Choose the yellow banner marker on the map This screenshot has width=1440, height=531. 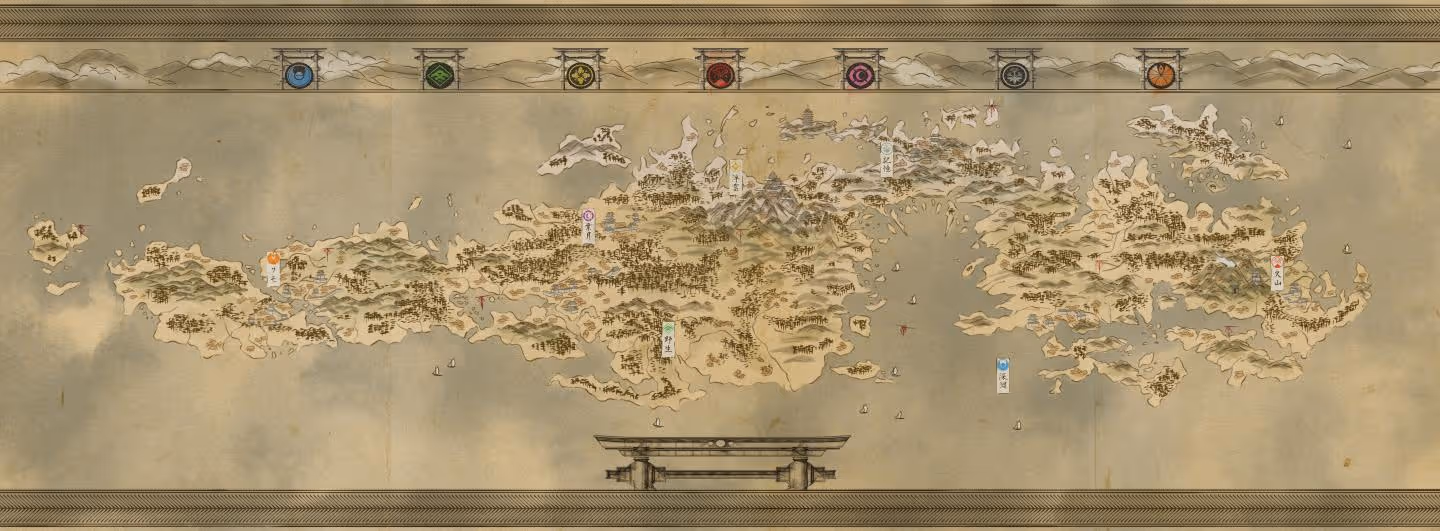tap(736, 176)
